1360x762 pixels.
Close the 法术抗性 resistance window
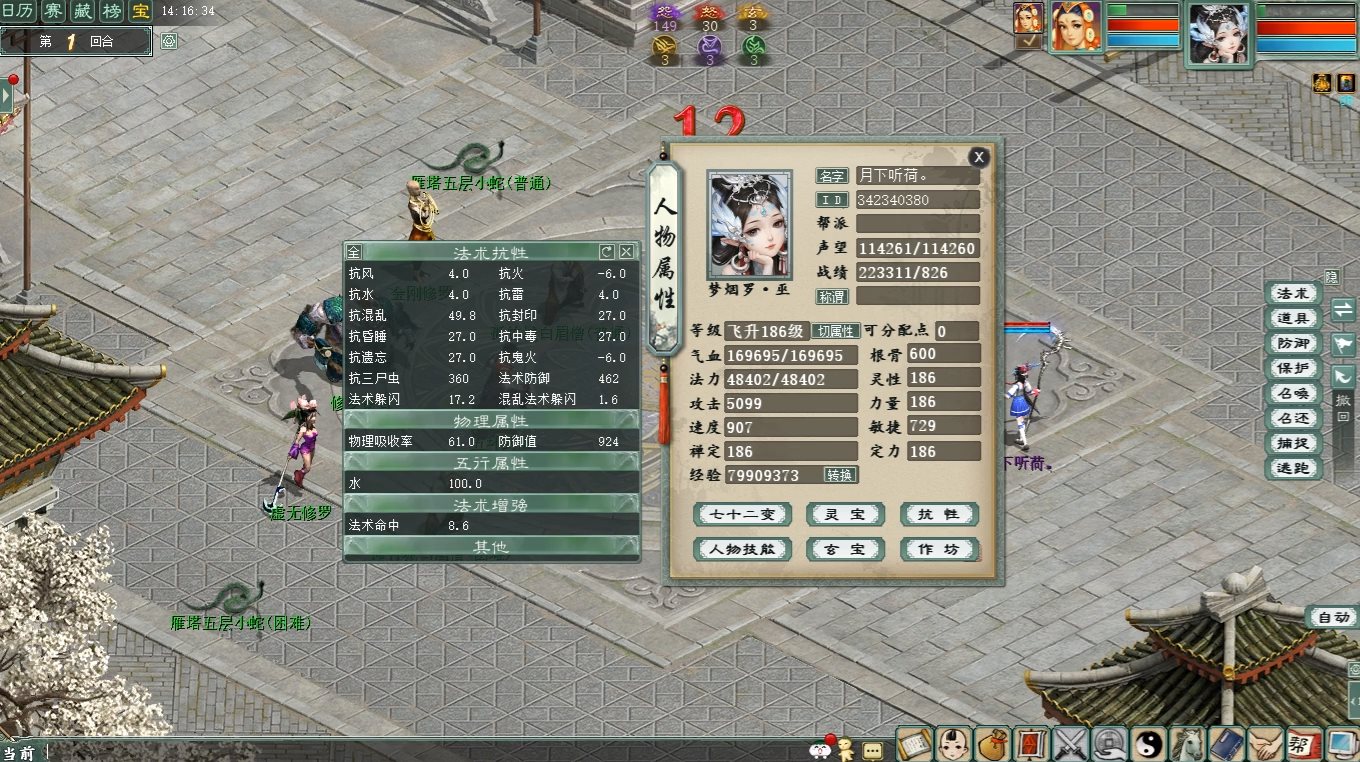627,252
